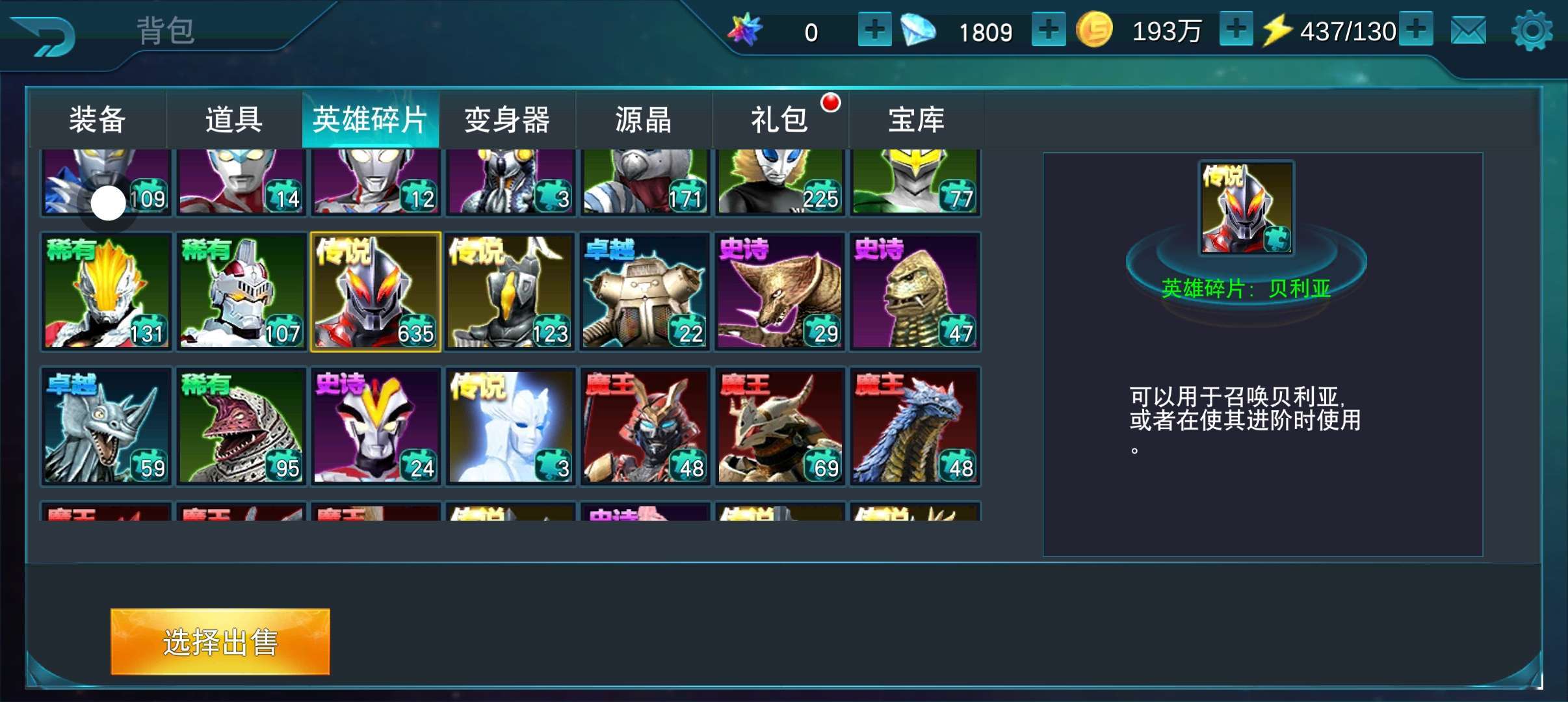The height and width of the screenshot is (702, 1568).
Task: Refill energy with the lightning plus button
Action: click(1417, 30)
